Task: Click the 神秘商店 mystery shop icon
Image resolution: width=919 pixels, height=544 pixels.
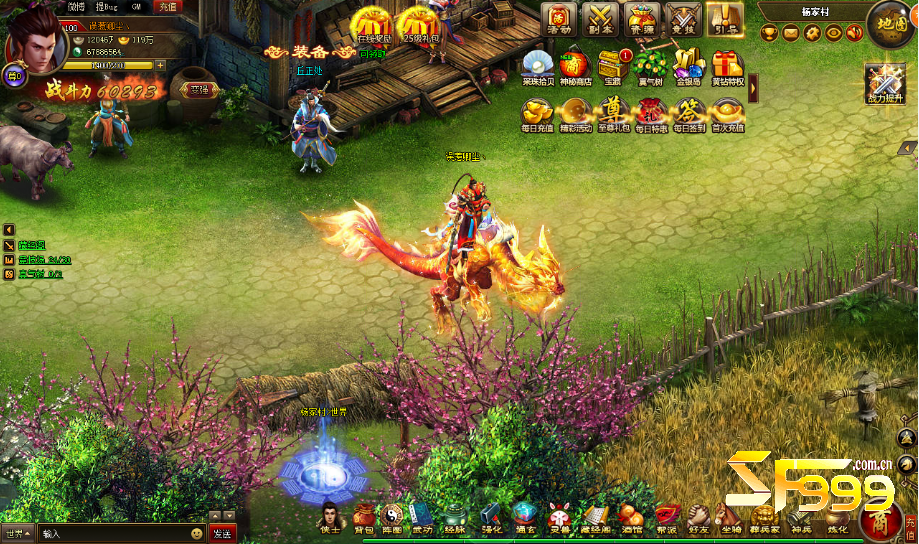Action: pyautogui.click(x=573, y=68)
